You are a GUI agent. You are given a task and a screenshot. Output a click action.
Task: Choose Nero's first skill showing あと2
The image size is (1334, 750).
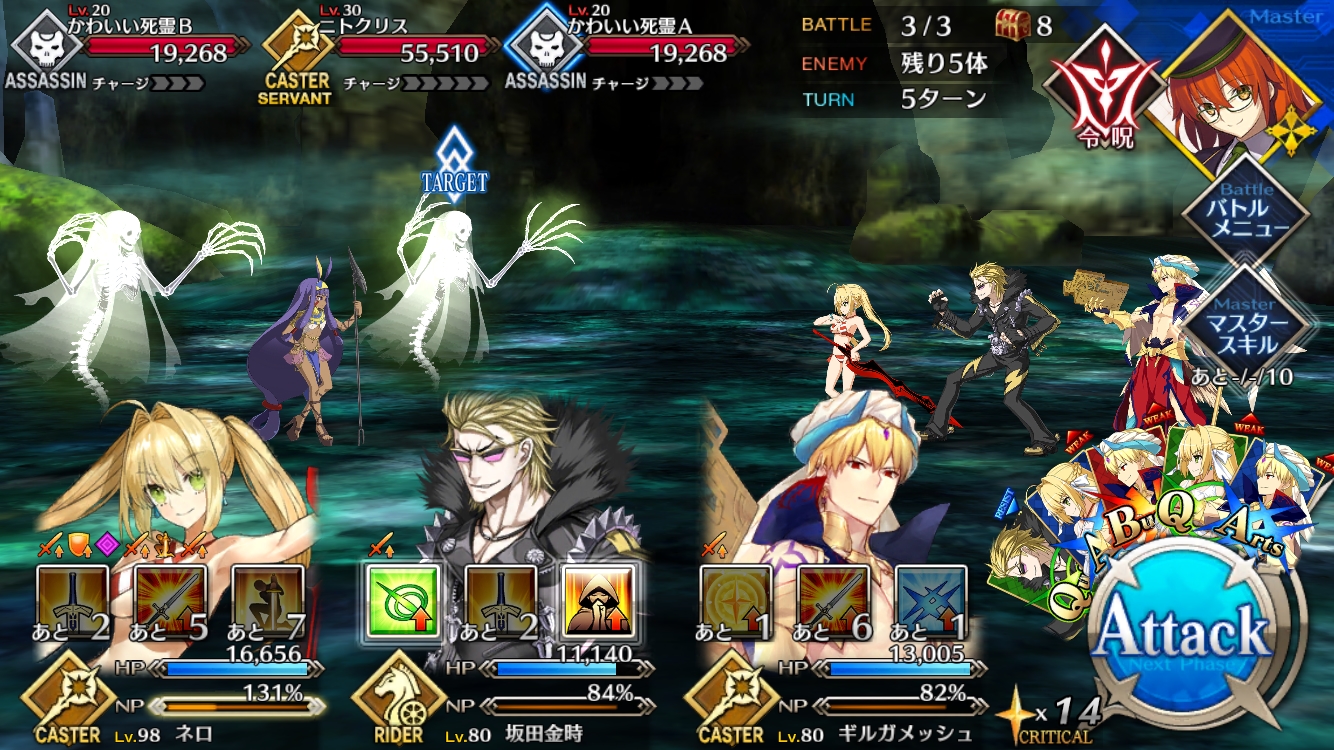tap(73, 600)
